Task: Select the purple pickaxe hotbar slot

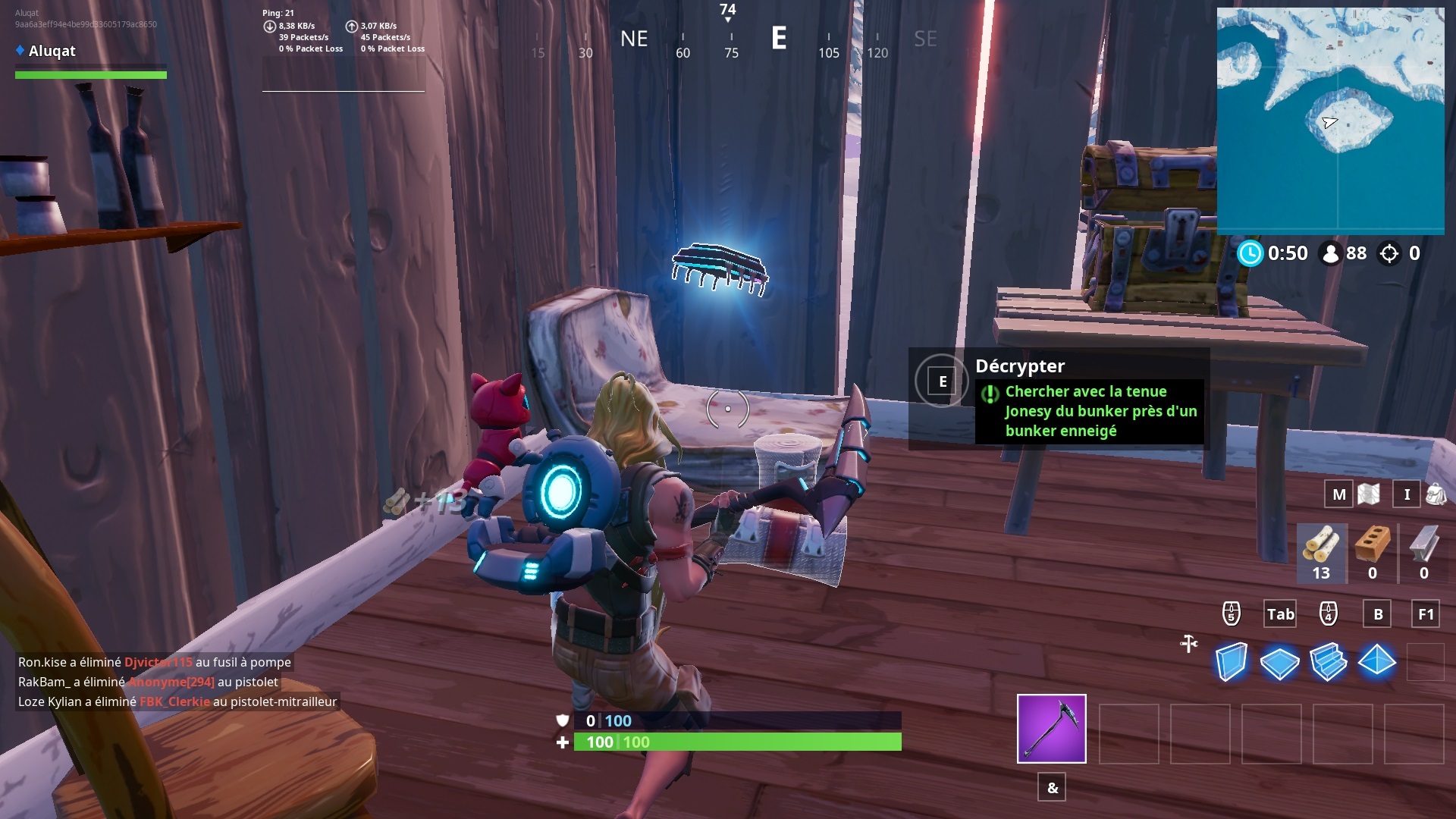Action: [1050, 728]
